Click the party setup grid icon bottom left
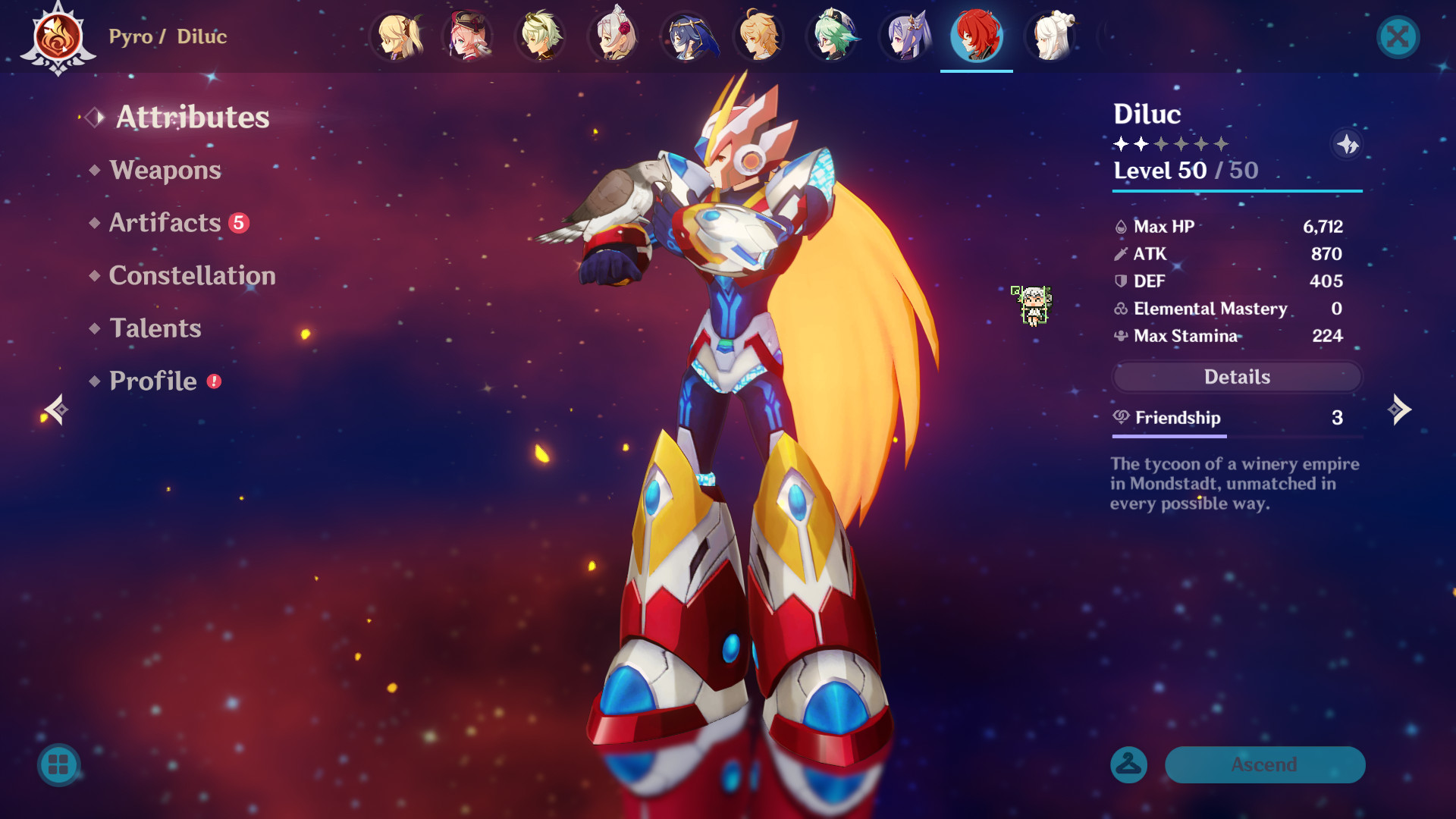This screenshot has height=819, width=1456. [60, 766]
